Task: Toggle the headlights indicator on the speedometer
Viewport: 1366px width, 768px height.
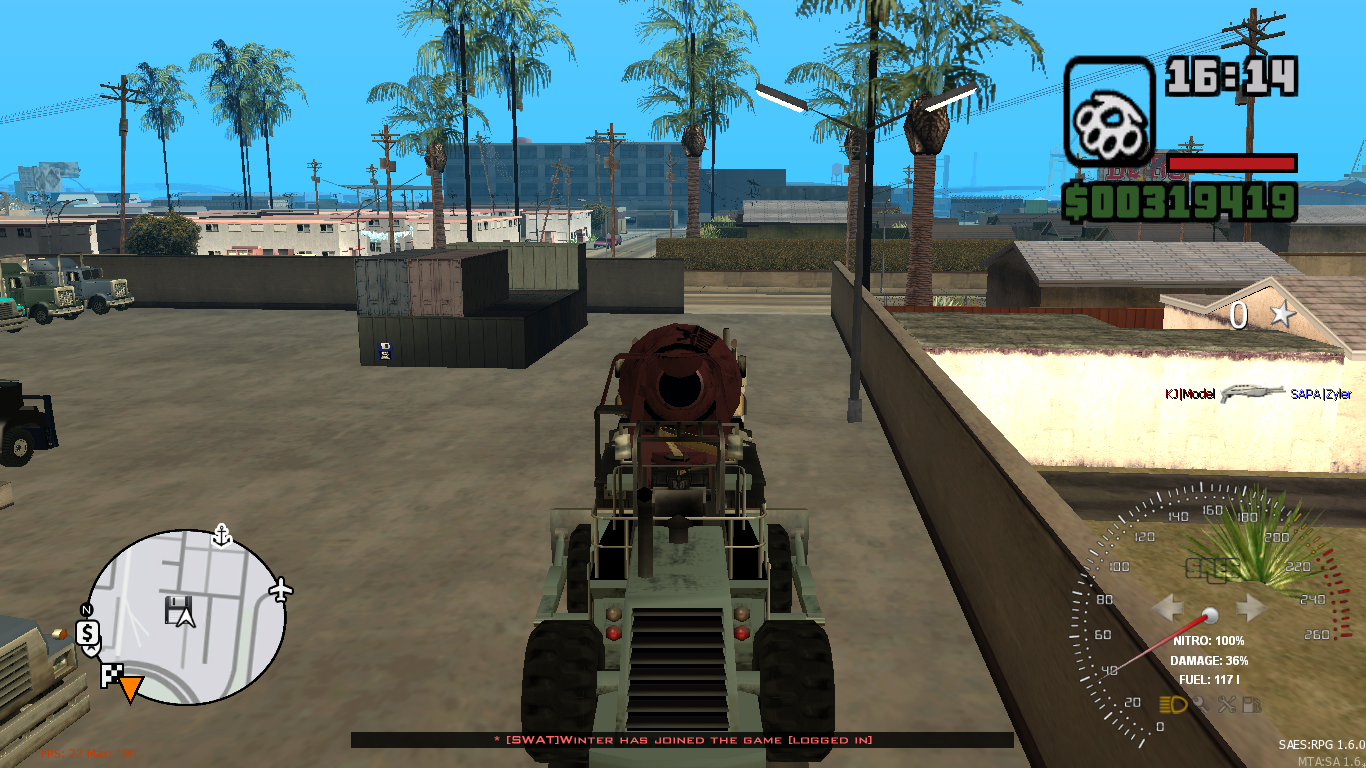Action: point(1172,704)
